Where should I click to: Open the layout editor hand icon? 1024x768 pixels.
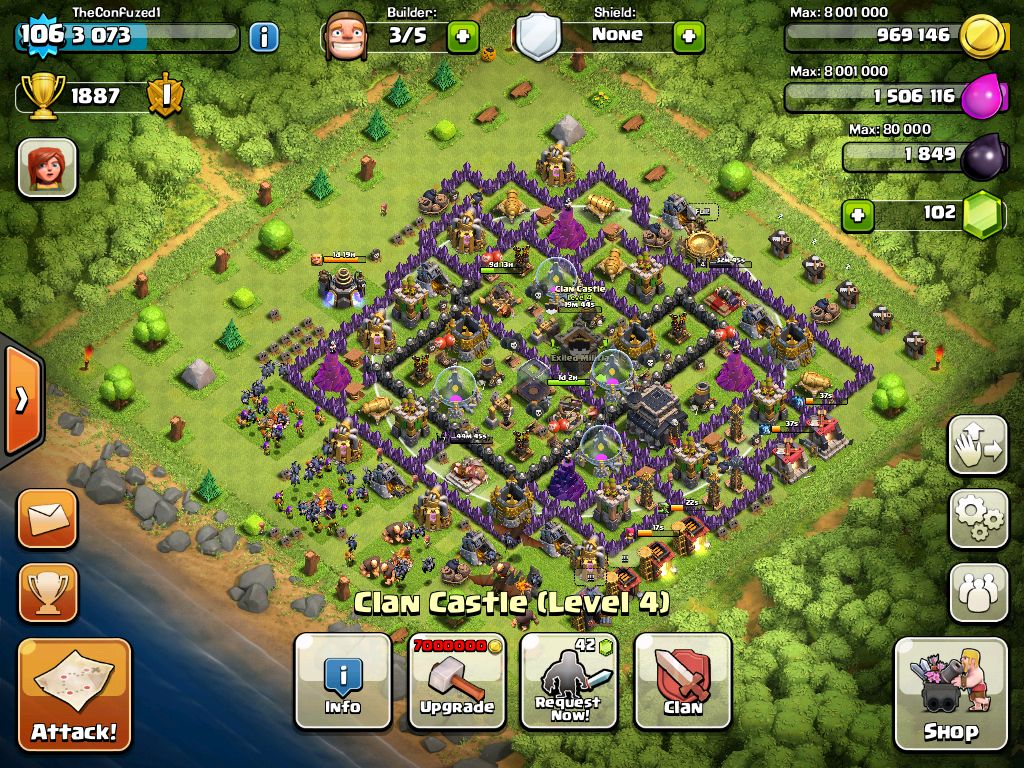(978, 445)
